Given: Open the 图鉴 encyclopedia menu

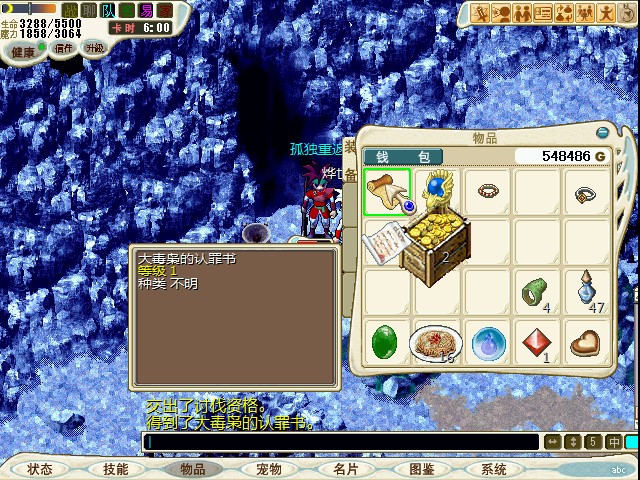Looking at the screenshot, I should [x=422, y=469].
